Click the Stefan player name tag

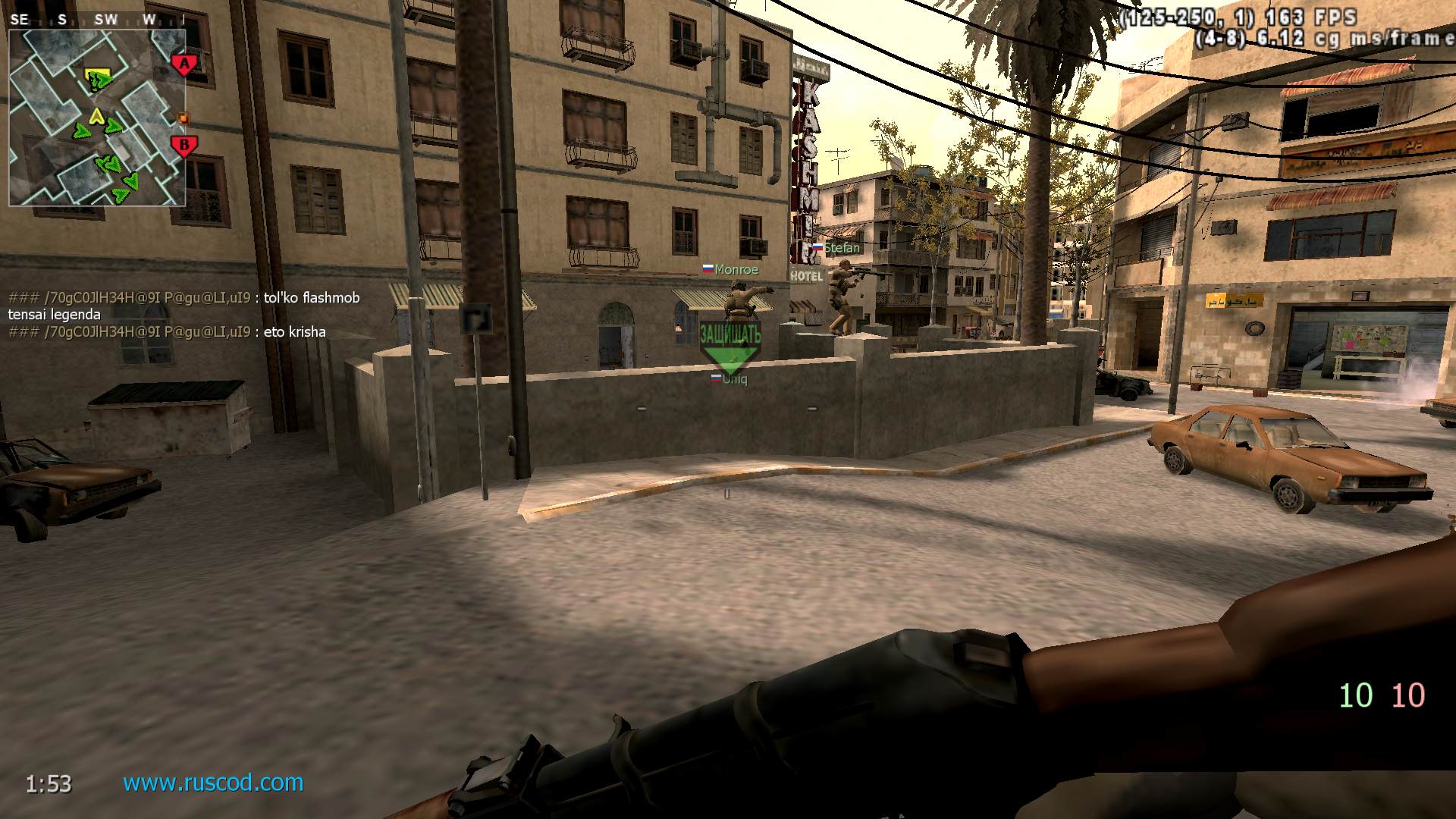coord(837,248)
